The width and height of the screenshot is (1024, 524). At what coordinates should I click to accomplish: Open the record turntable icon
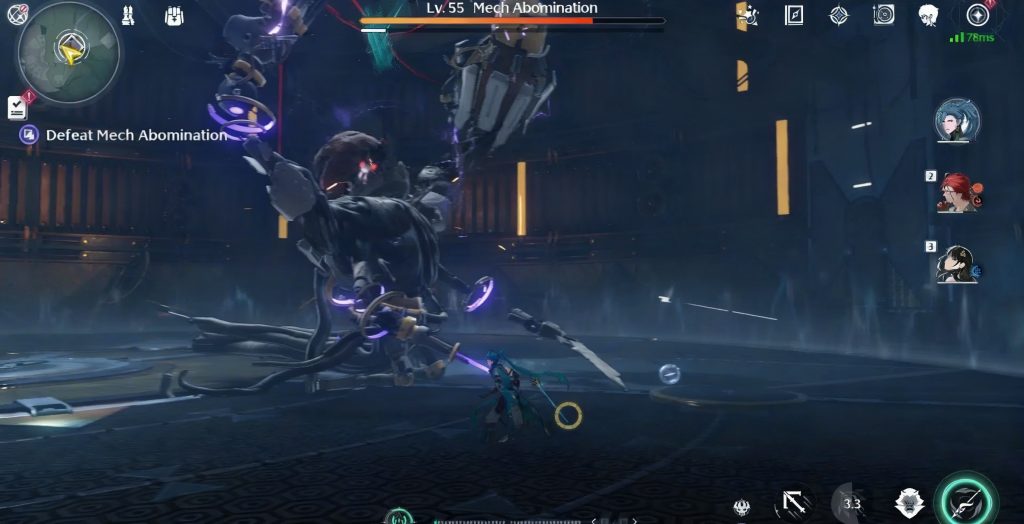(884, 15)
